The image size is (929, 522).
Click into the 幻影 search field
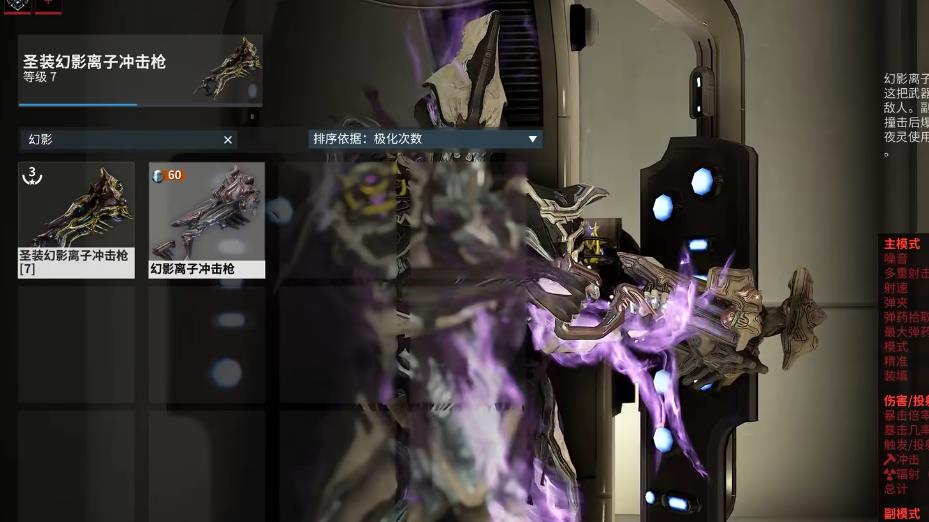point(120,140)
